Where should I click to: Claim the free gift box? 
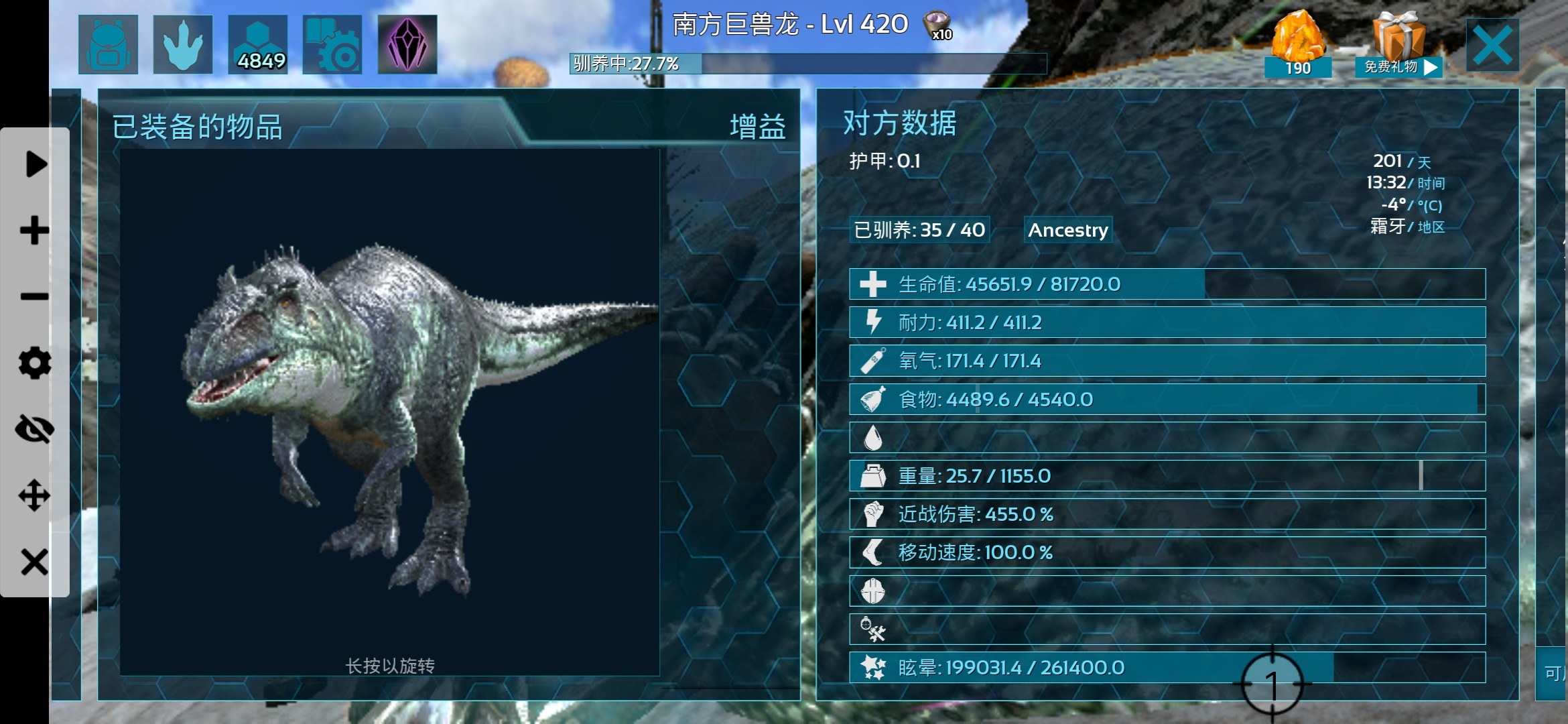[x=1397, y=46]
